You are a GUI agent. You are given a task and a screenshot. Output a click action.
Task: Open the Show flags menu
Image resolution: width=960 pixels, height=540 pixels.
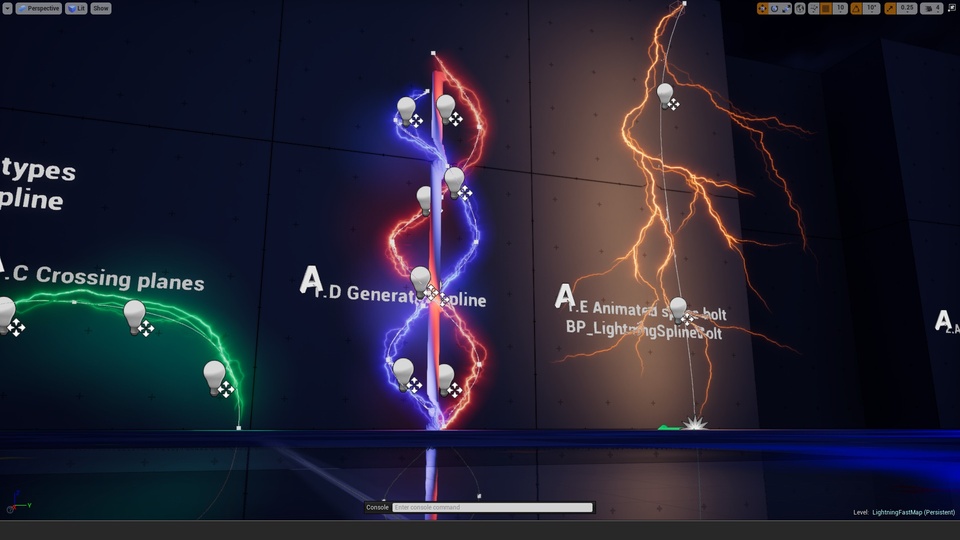tap(101, 8)
